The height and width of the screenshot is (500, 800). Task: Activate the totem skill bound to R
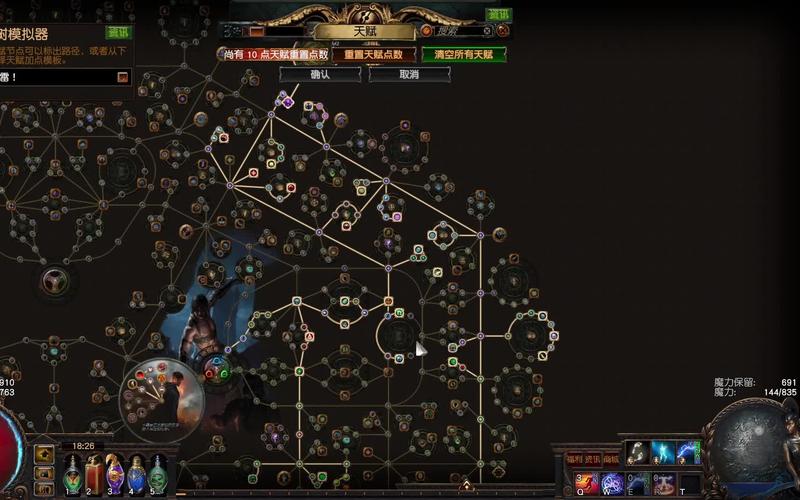click(663, 485)
